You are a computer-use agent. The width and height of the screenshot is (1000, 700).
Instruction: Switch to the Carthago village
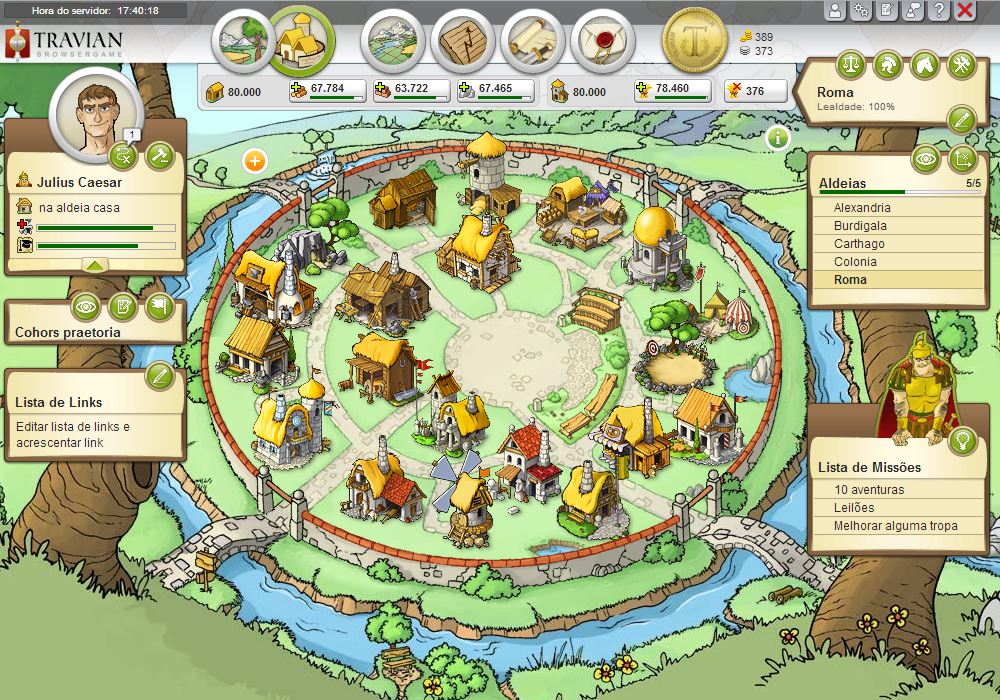tap(859, 244)
